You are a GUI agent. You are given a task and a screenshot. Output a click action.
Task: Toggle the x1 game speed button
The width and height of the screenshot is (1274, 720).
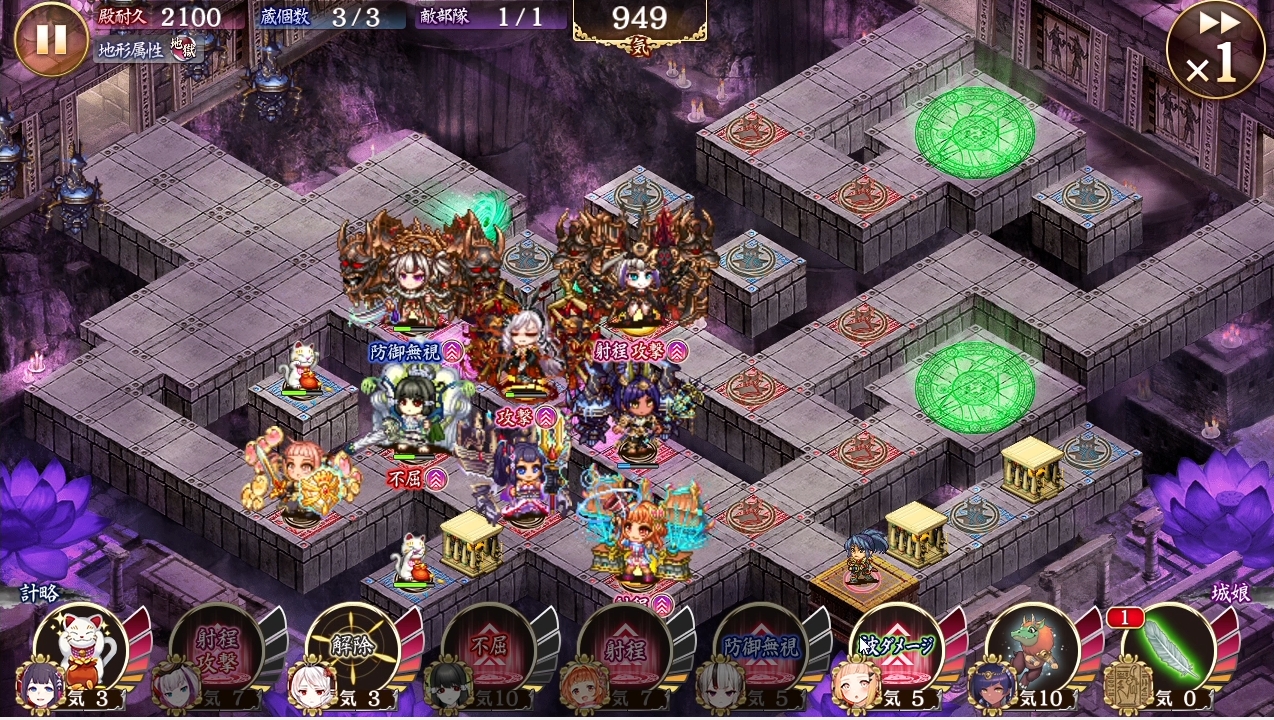click(1214, 50)
